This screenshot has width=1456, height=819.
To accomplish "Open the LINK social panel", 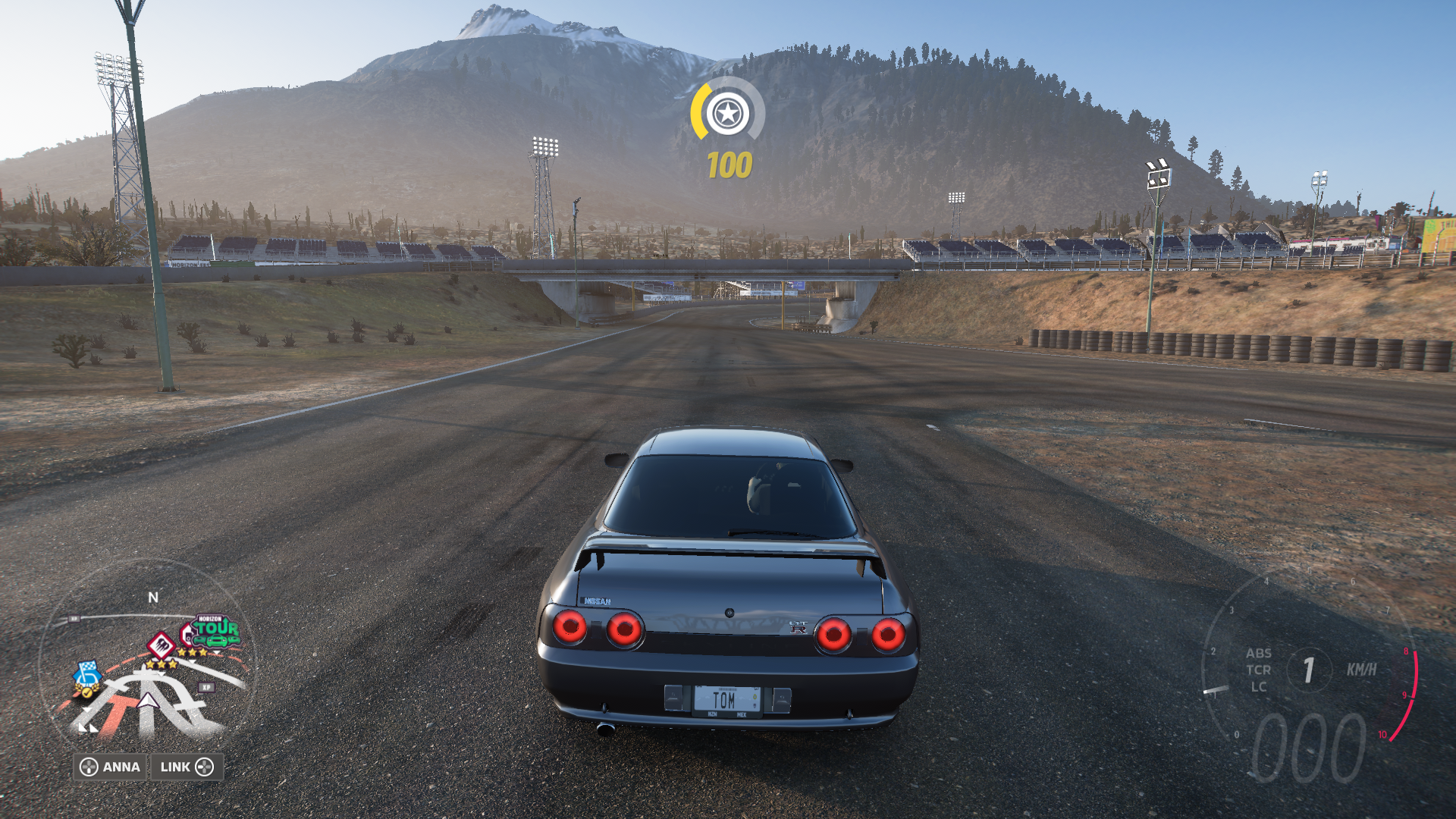I will (x=189, y=767).
